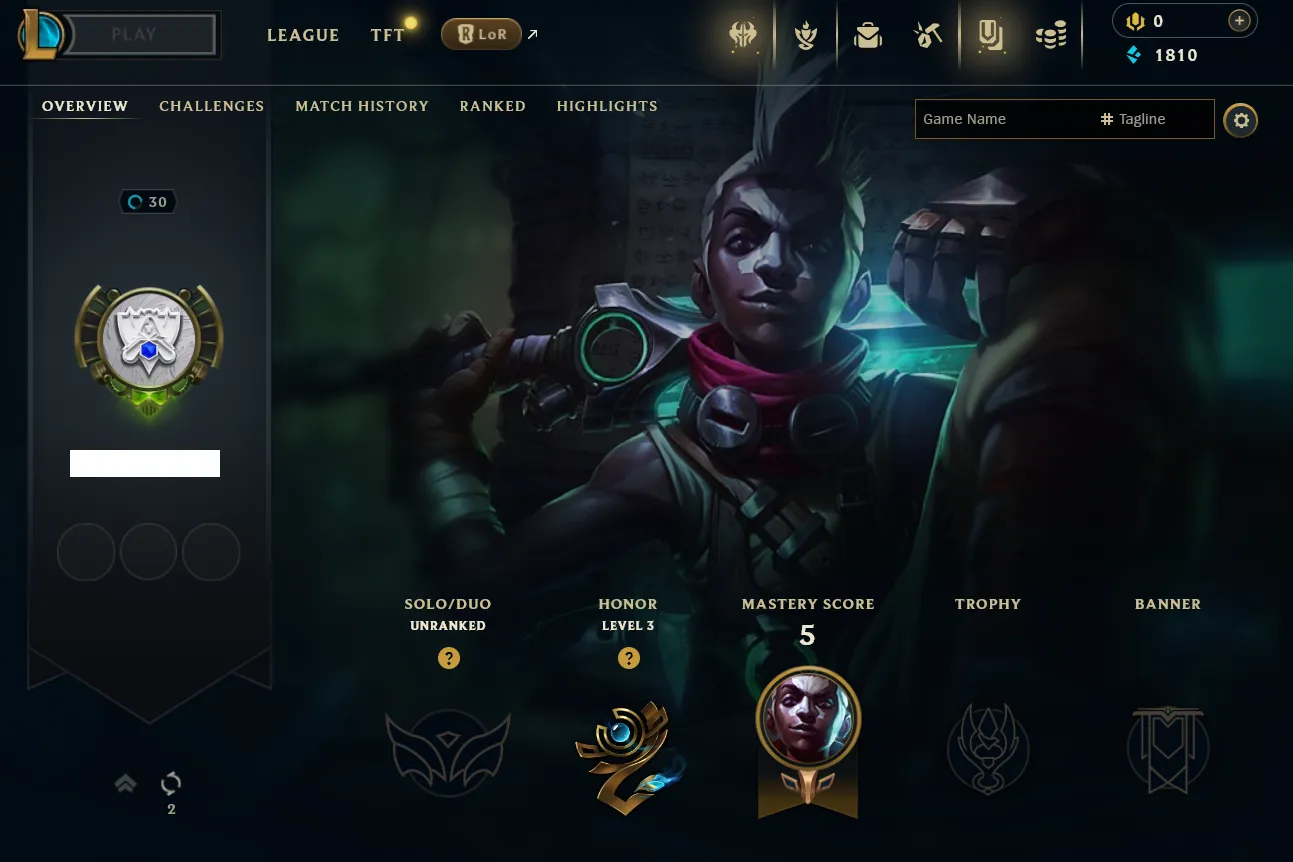Image resolution: width=1293 pixels, height=862 pixels.
Task: Show Solo/Duo rank help question mark
Action: tap(449, 658)
